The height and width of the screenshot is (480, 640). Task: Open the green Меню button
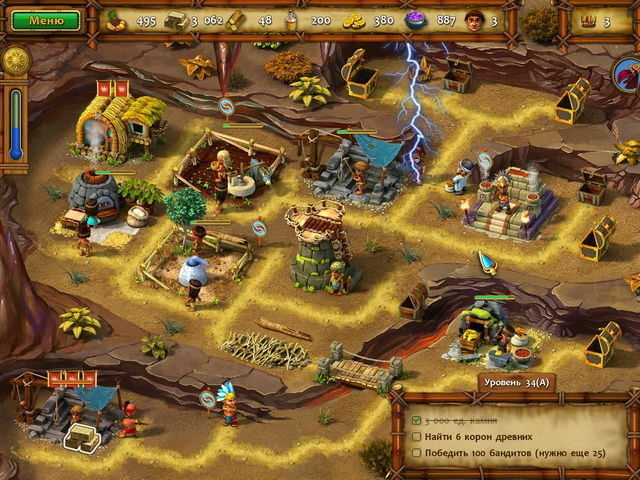(x=41, y=20)
